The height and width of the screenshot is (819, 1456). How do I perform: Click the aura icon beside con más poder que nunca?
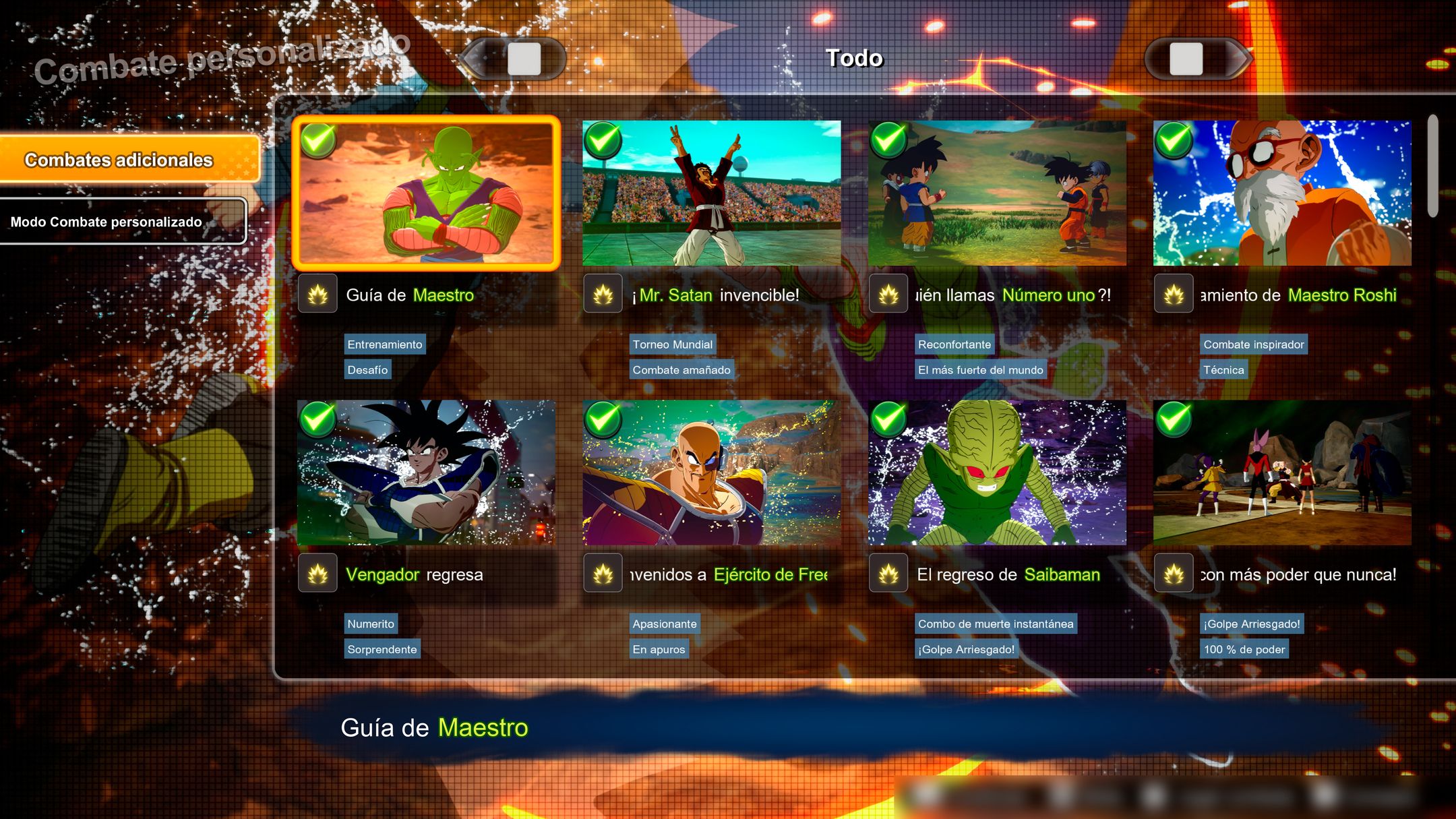click(x=1174, y=574)
